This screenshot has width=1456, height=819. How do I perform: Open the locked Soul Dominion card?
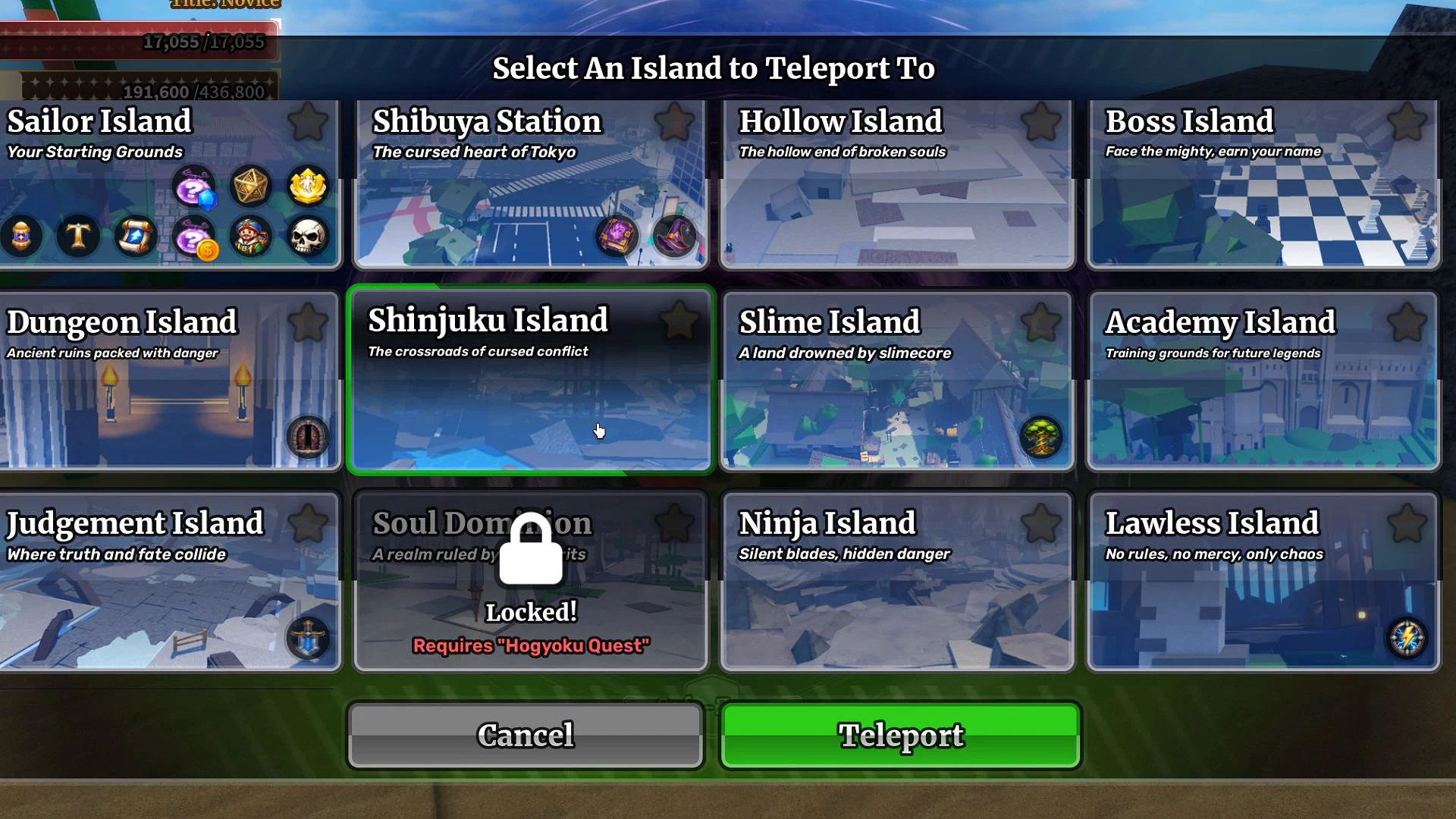[531, 580]
